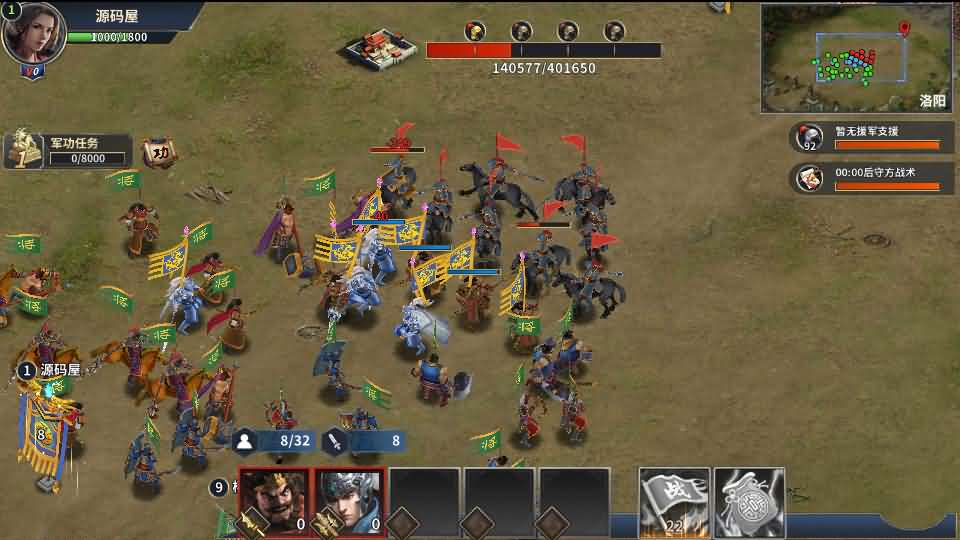
Task: Tap the VIP badge under the portrait
Action: pos(33,72)
